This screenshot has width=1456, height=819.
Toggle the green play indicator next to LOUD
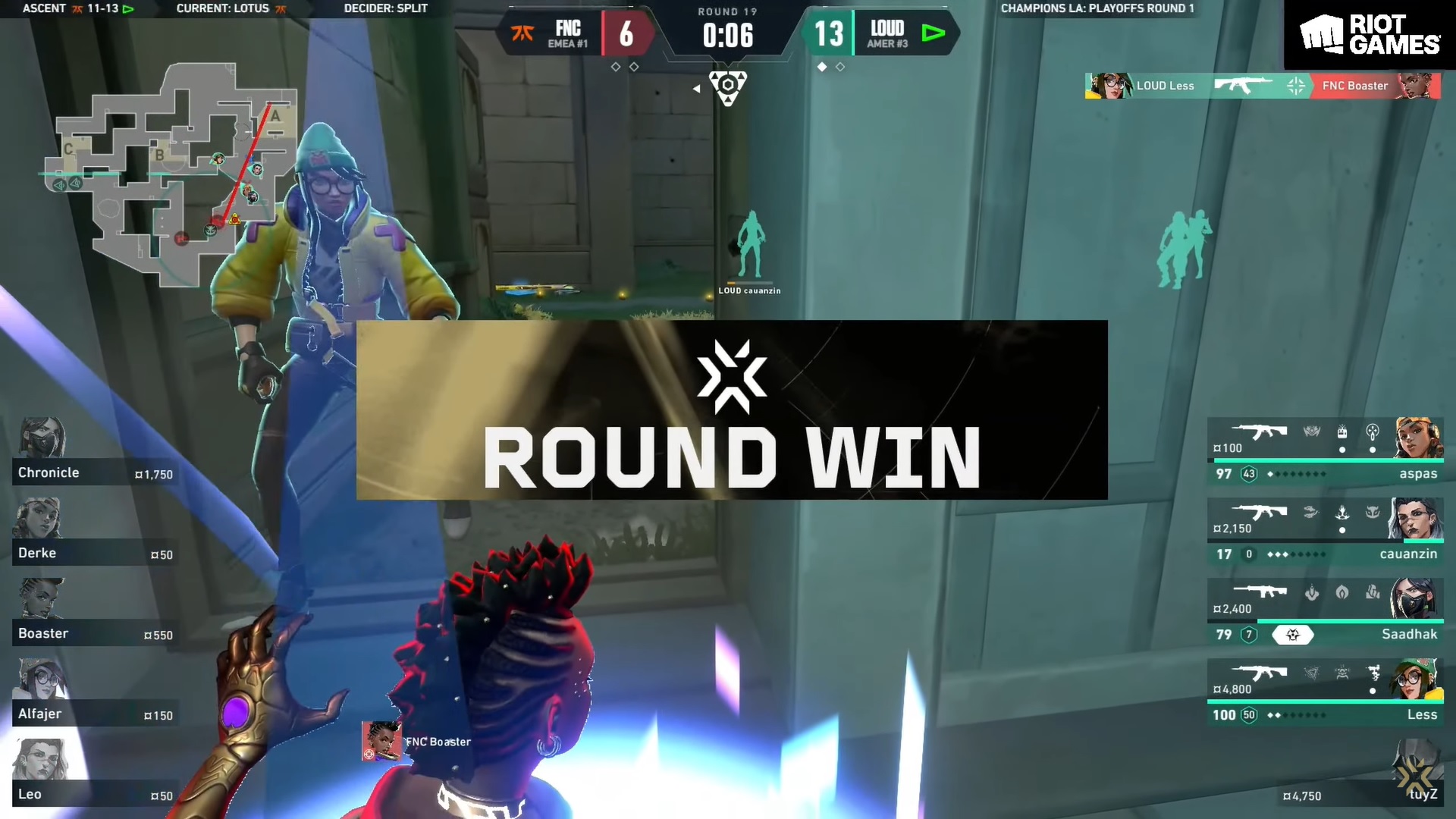pos(935,33)
